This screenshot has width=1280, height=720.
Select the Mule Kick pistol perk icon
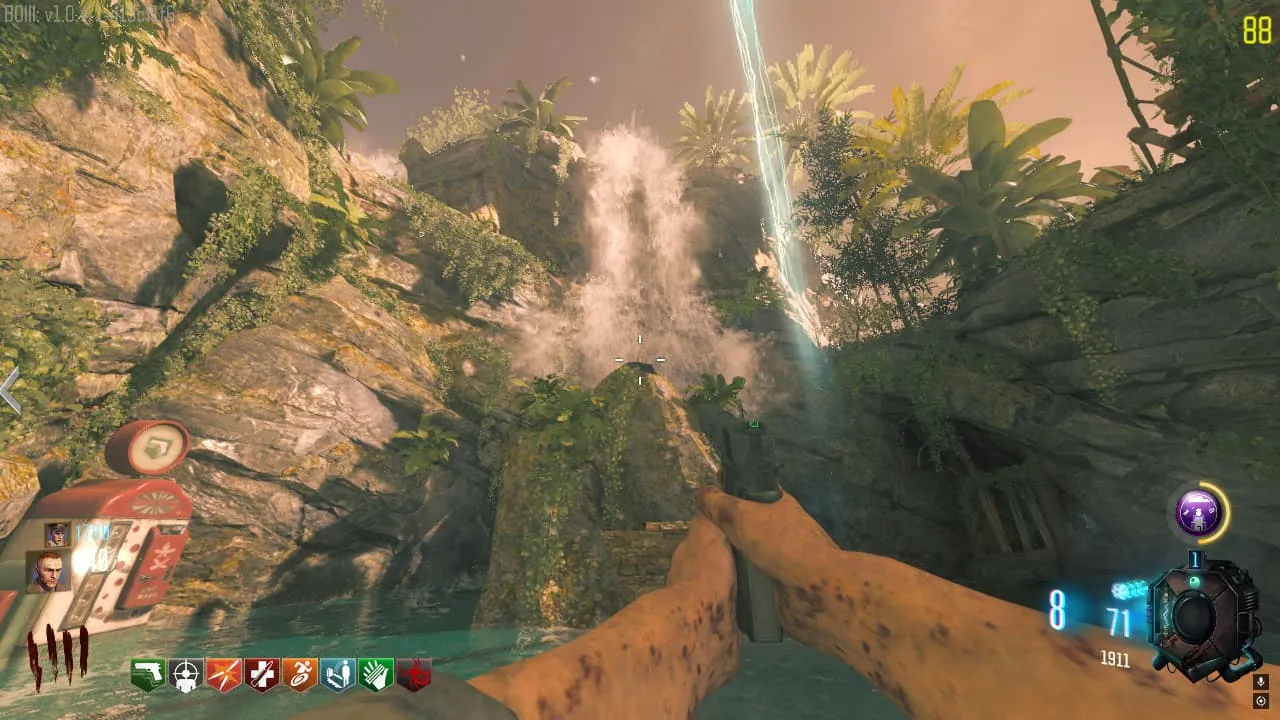[148, 674]
